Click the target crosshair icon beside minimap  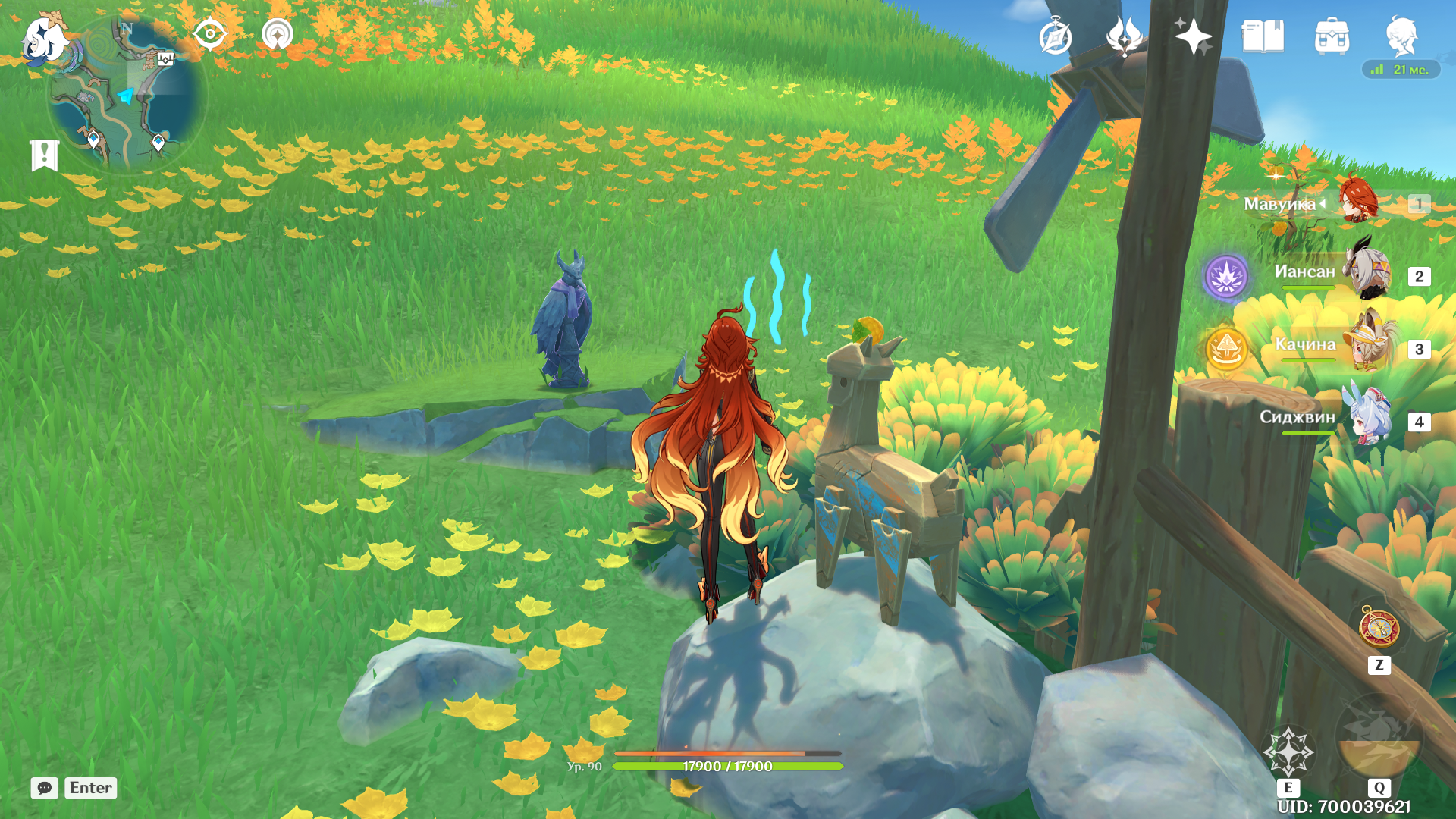[209, 34]
